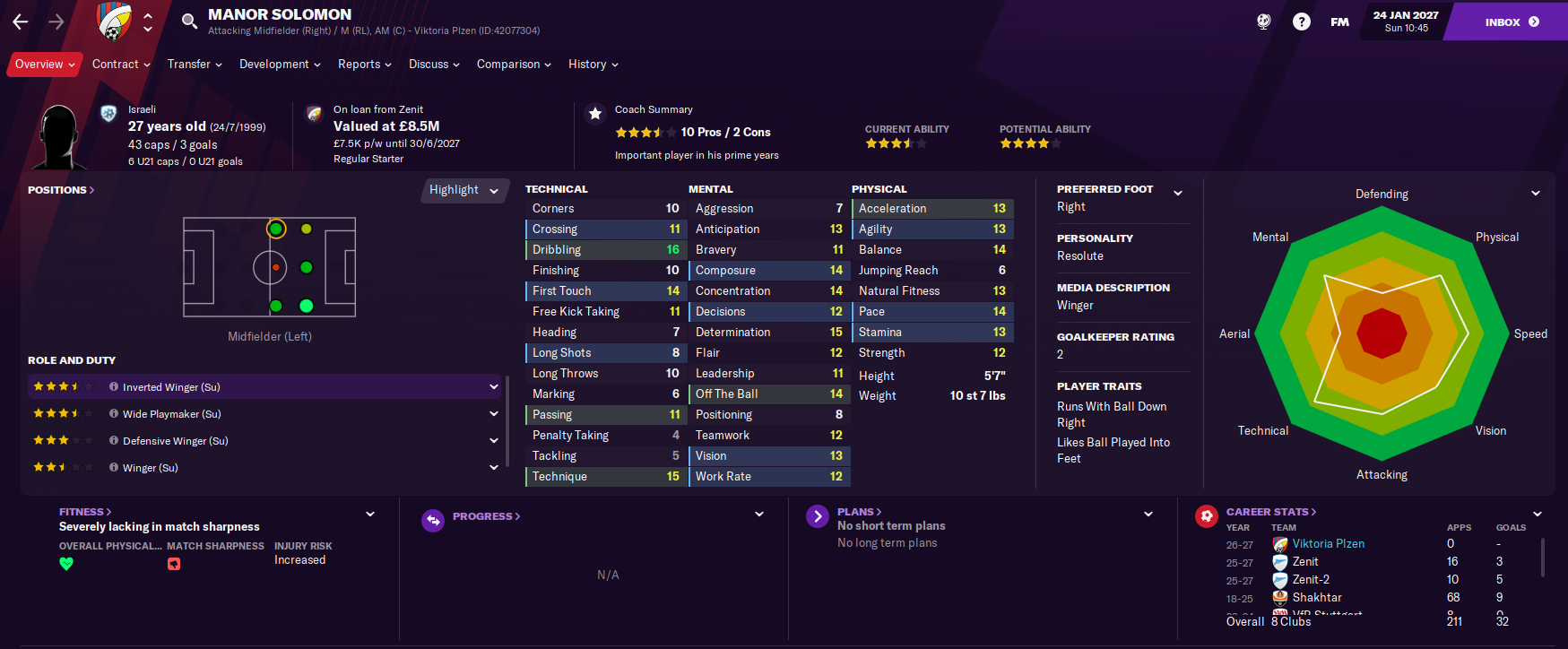Open the Highlight attributes dropdown
This screenshot has height=649, width=1568.
463,190
